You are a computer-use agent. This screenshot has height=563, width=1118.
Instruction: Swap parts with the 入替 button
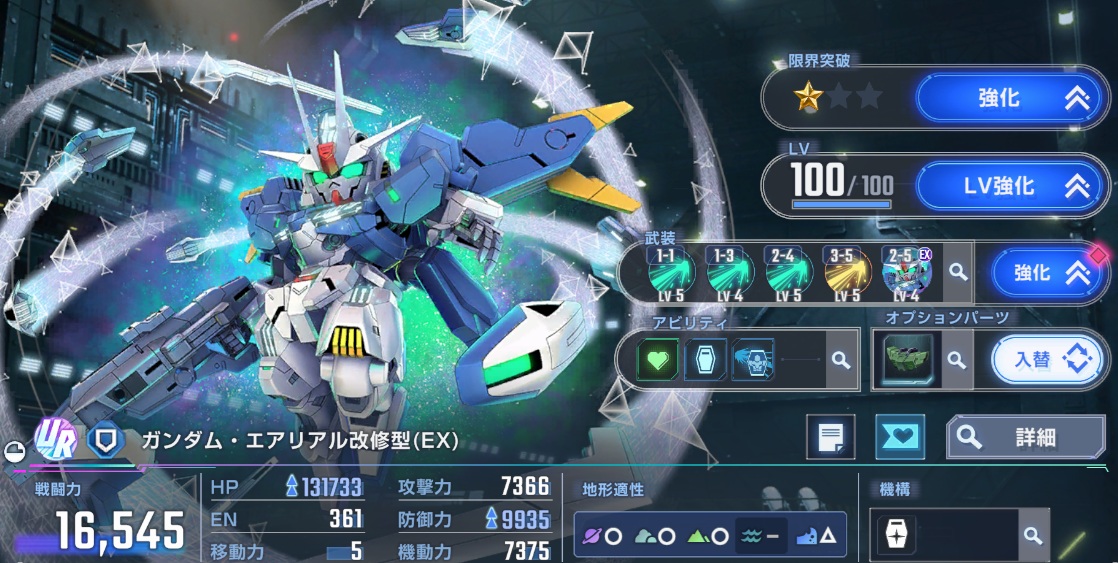(1049, 359)
